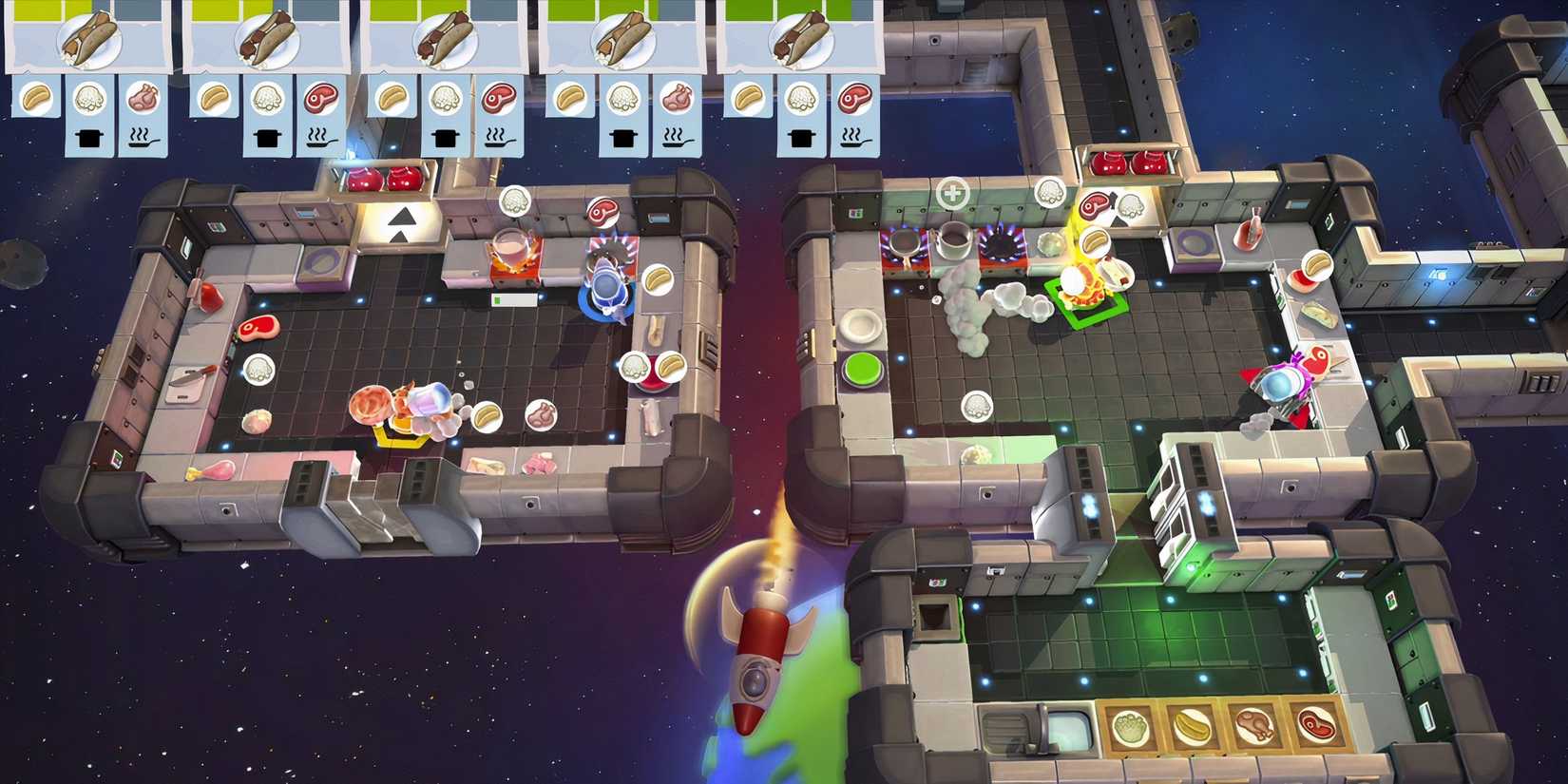Pick the steak crate dispenser
1568x784 pixels.
tap(1315, 724)
